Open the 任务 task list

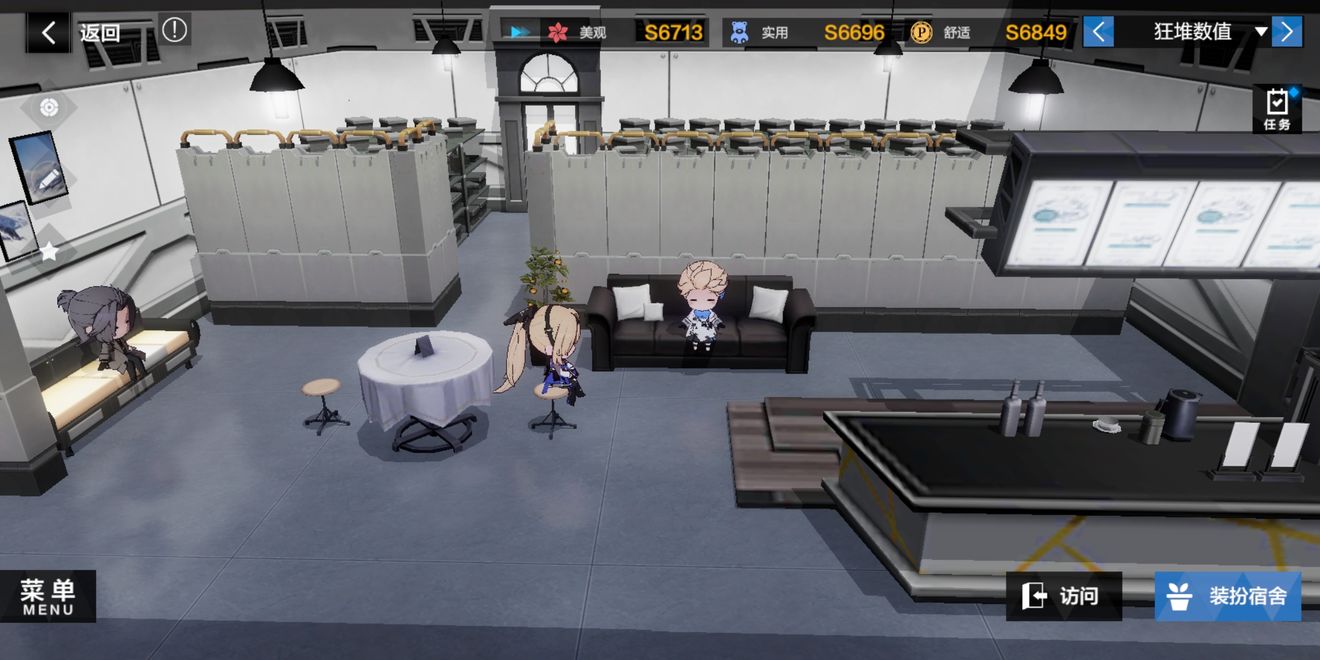click(1277, 109)
